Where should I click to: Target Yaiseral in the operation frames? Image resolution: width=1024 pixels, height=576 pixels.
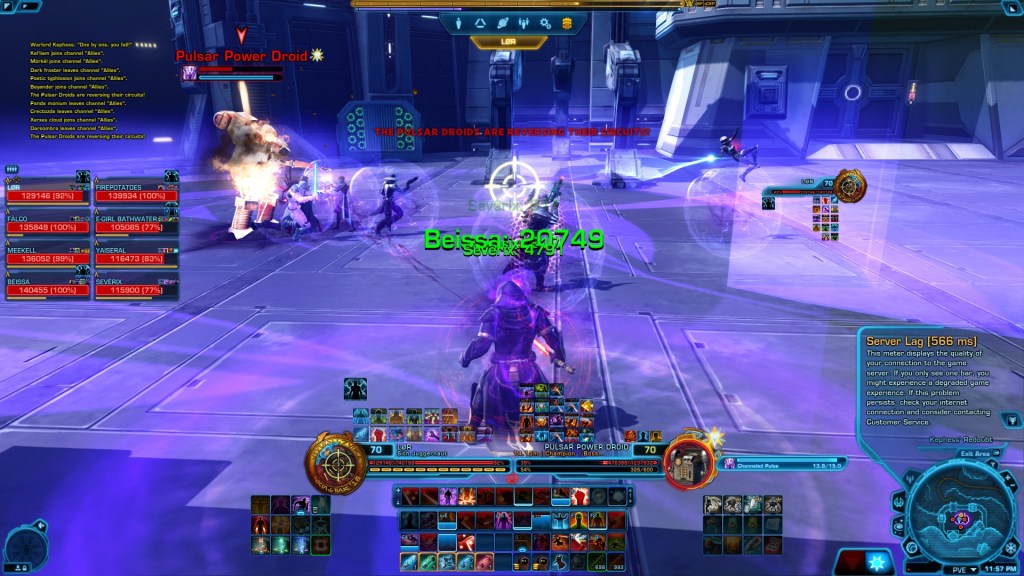[x=135, y=257]
